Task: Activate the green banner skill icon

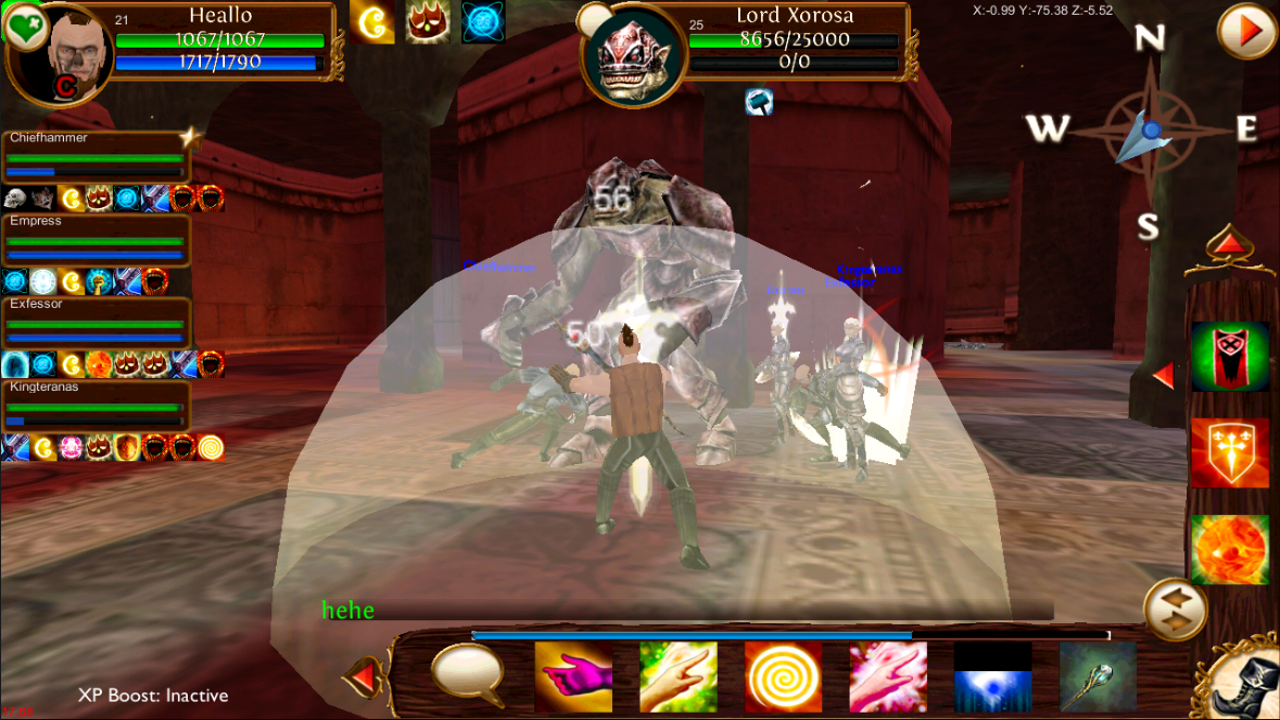Action: click(1228, 355)
